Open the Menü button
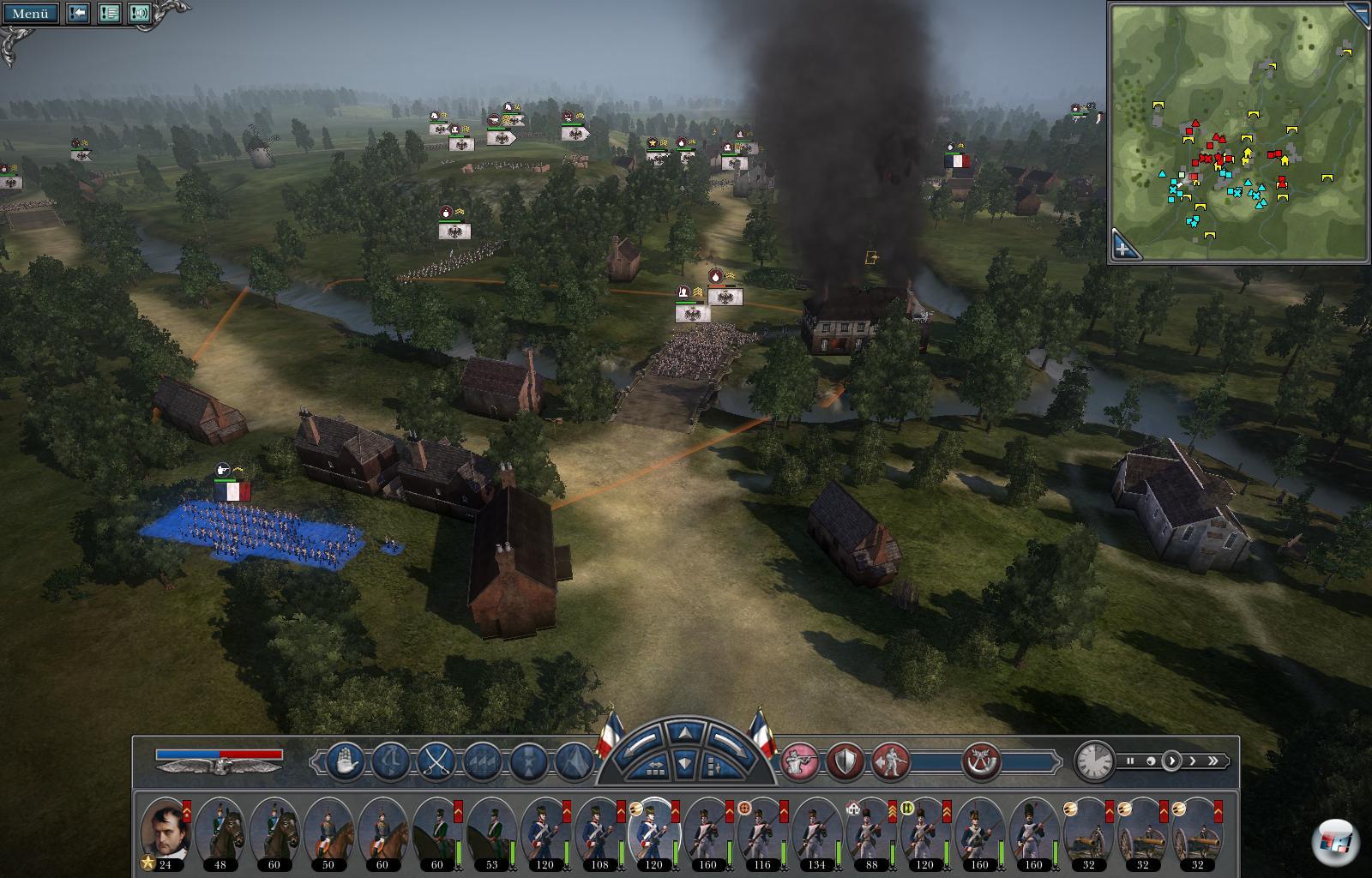 [30, 13]
